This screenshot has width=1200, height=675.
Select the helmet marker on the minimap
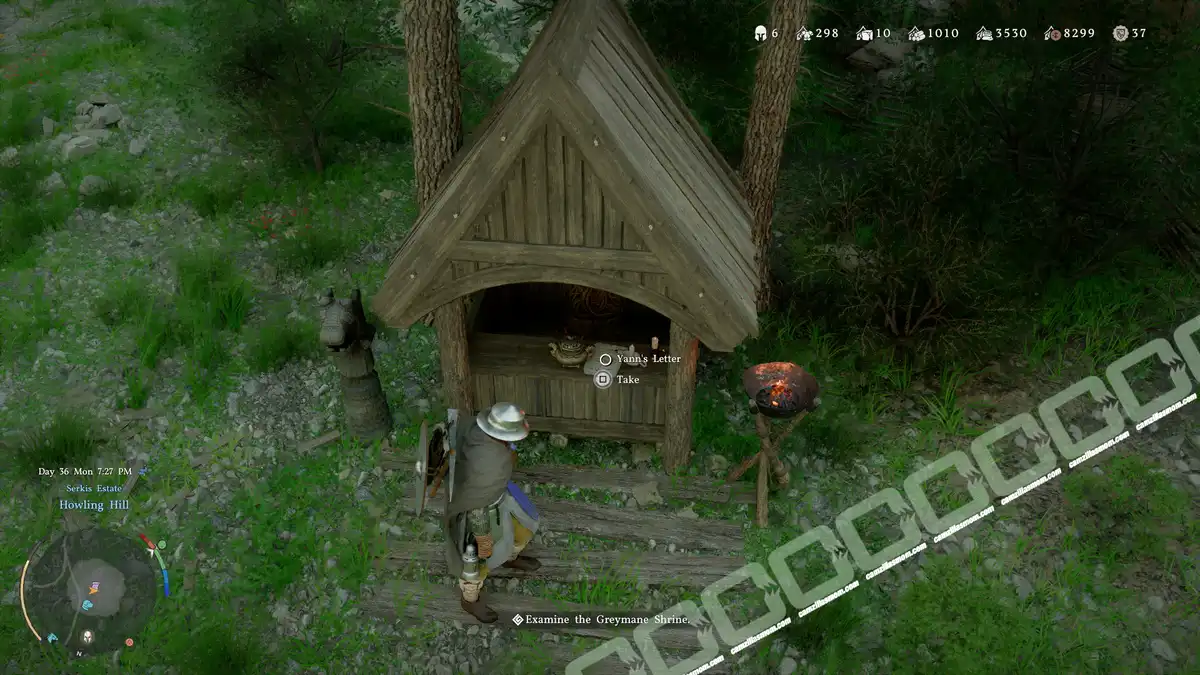point(87,636)
